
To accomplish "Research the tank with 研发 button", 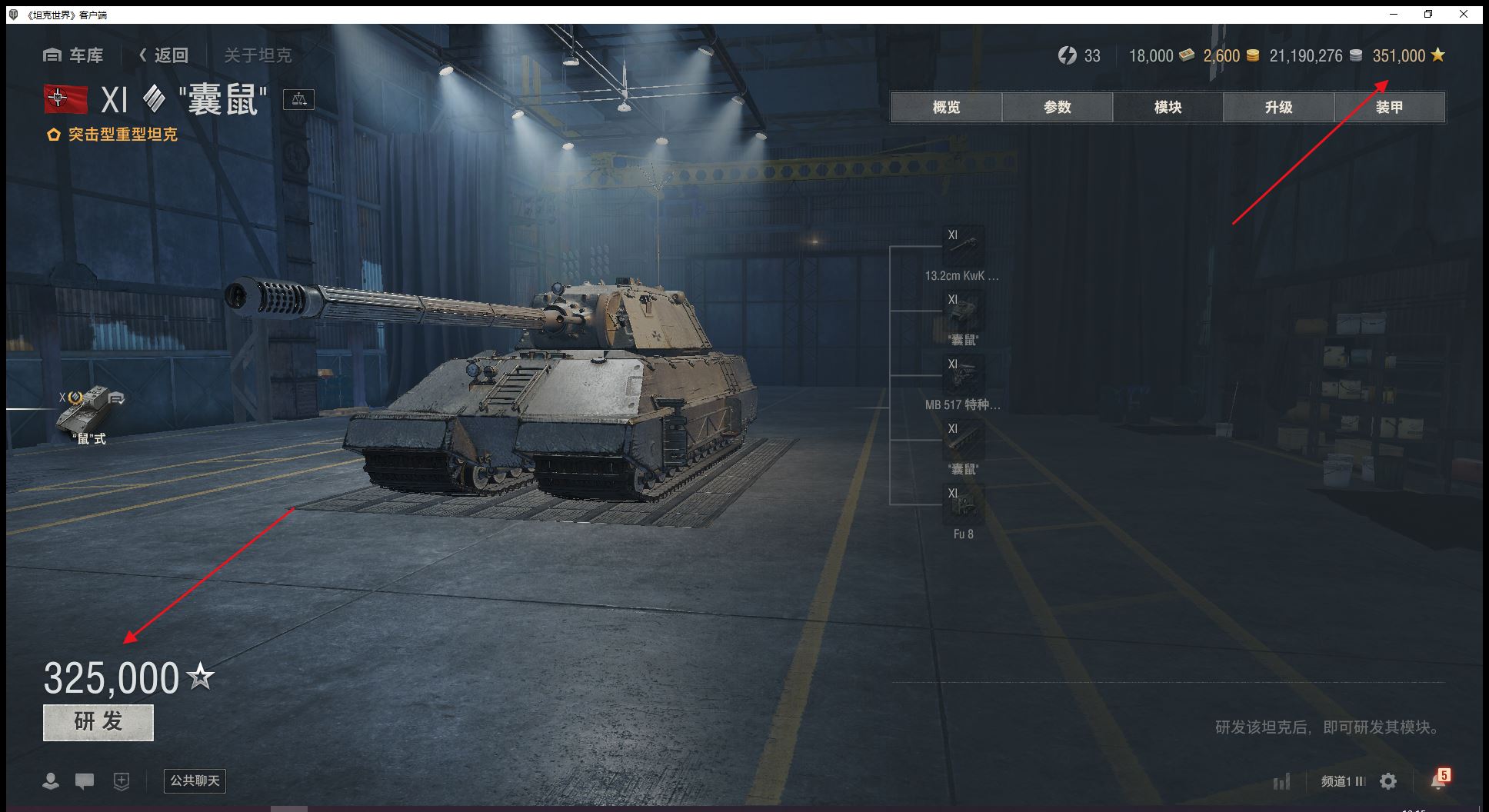I will 98,722.
